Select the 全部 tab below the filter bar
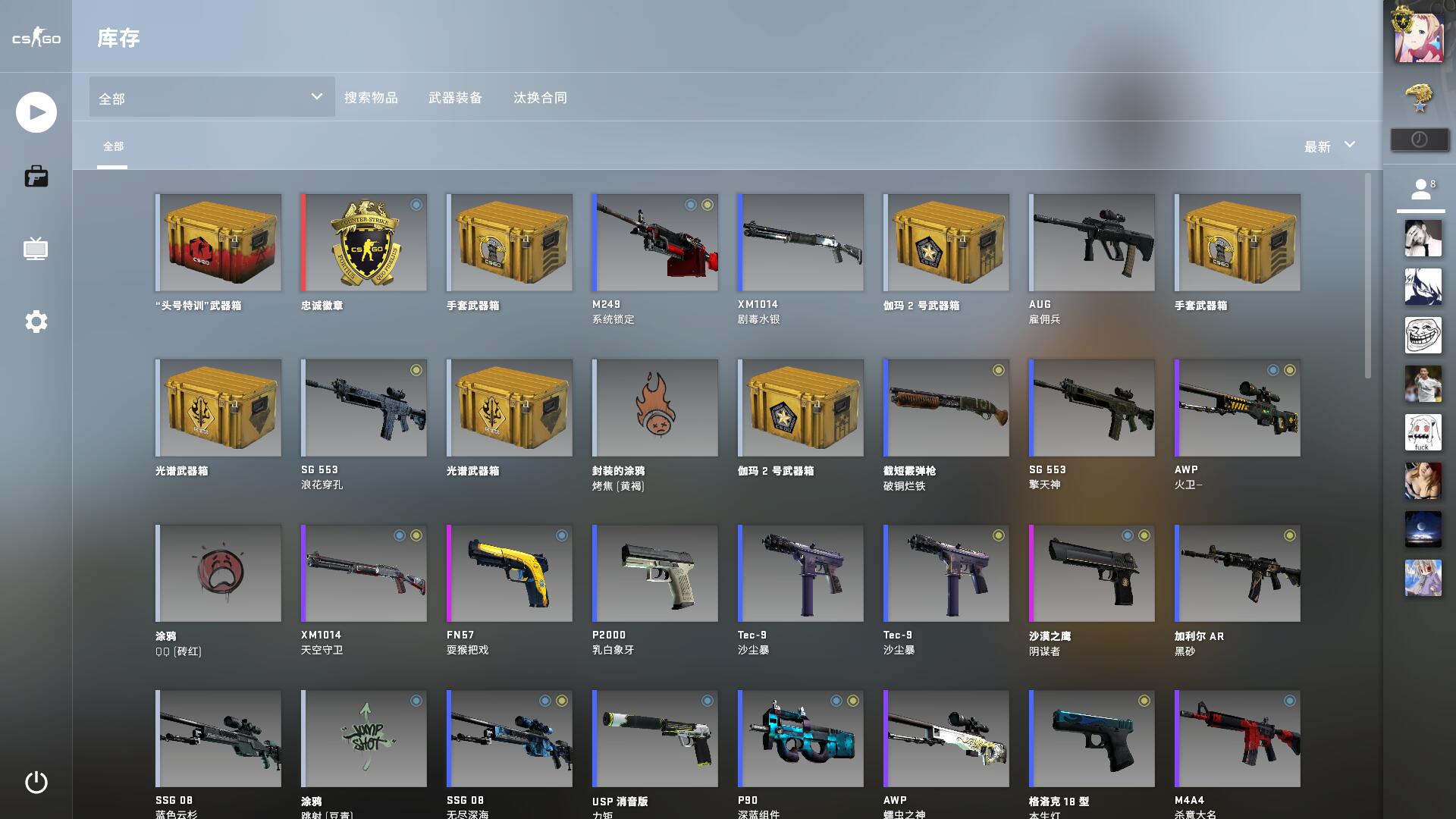 coord(114,145)
